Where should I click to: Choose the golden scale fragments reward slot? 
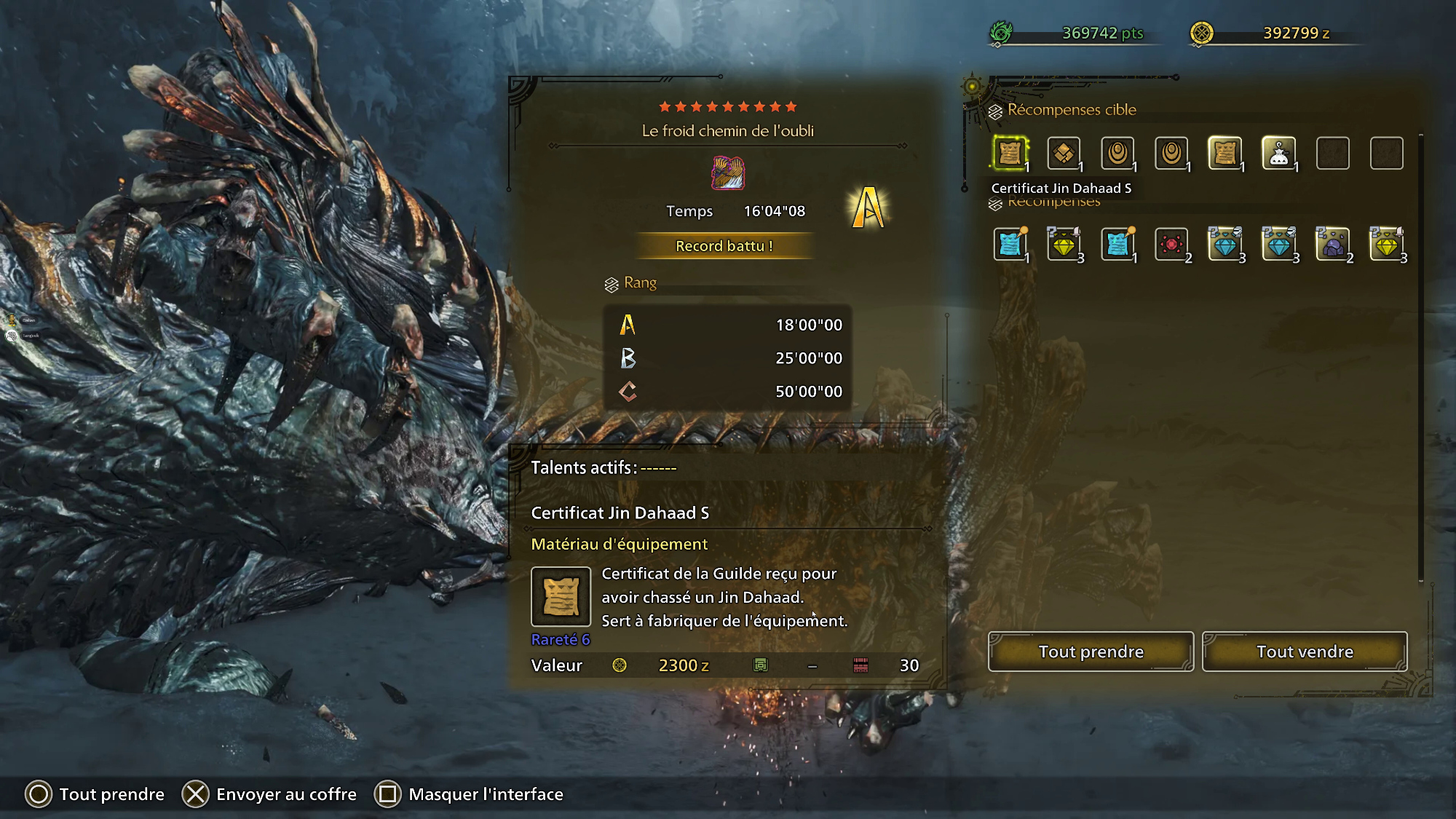click(1064, 154)
